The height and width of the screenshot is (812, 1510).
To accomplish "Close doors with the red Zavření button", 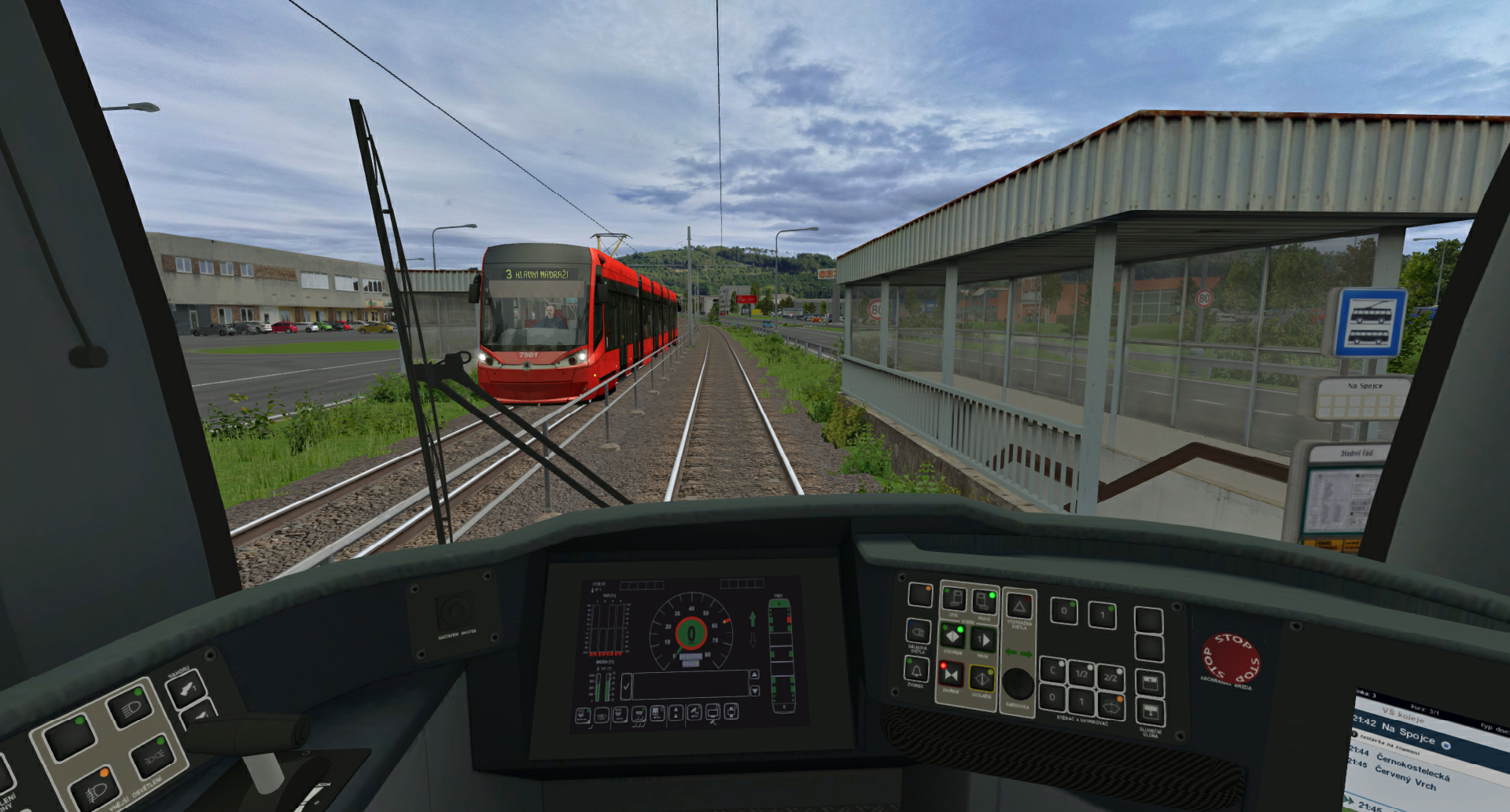I will [951, 674].
